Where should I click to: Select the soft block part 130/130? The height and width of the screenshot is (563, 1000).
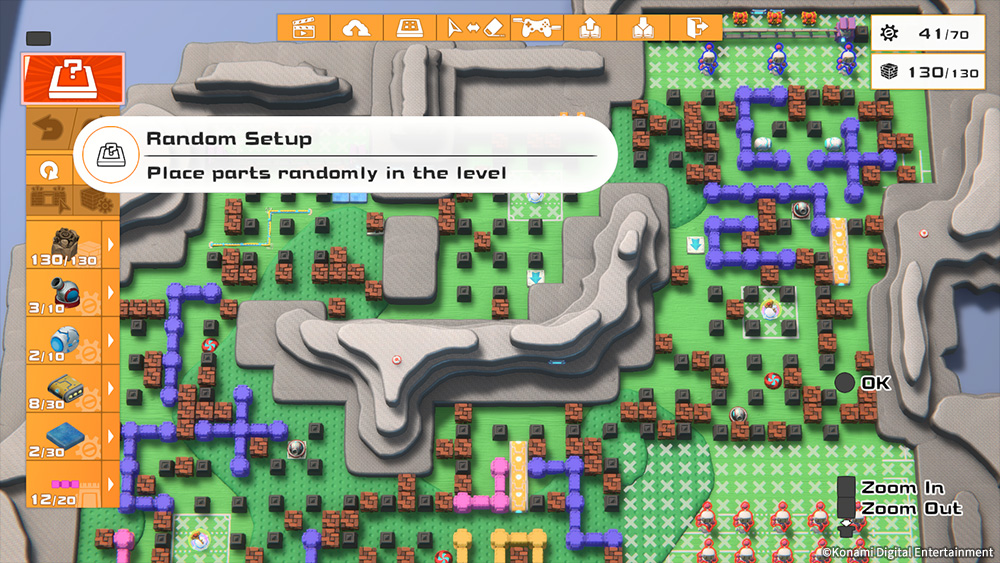(62, 244)
